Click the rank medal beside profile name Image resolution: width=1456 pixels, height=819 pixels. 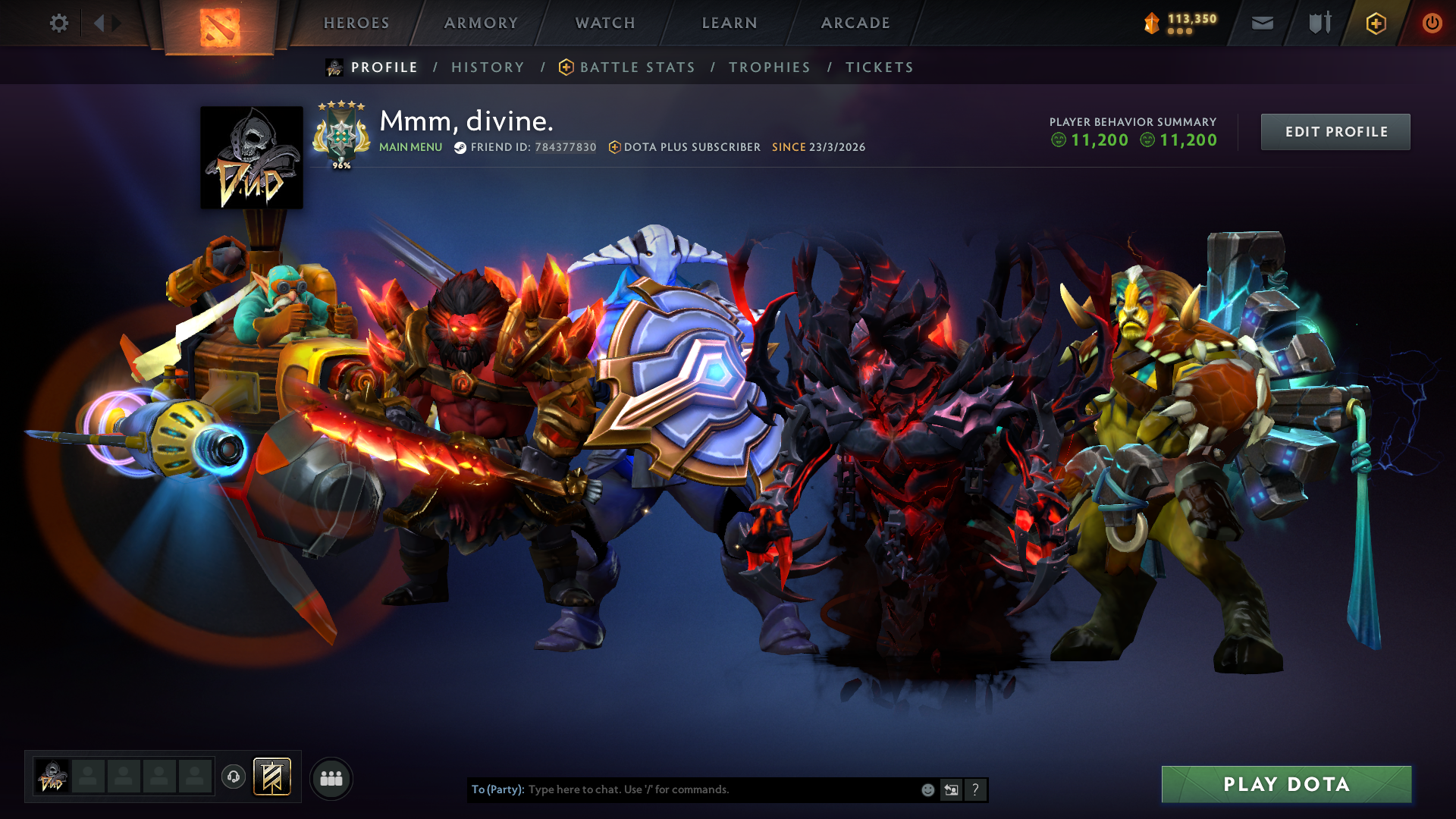point(341,135)
